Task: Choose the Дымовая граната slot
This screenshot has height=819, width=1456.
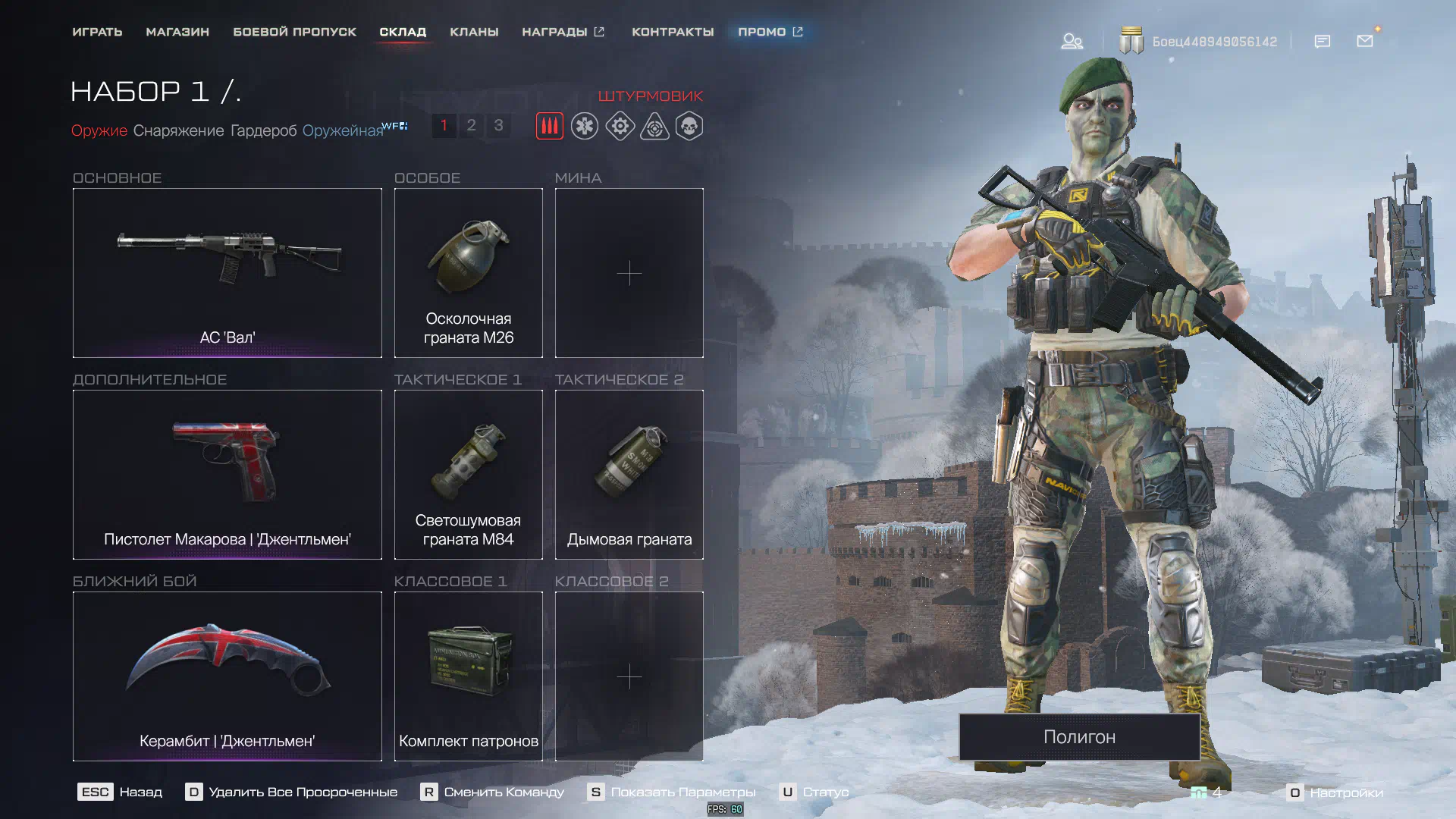Action: click(x=629, y=474)
